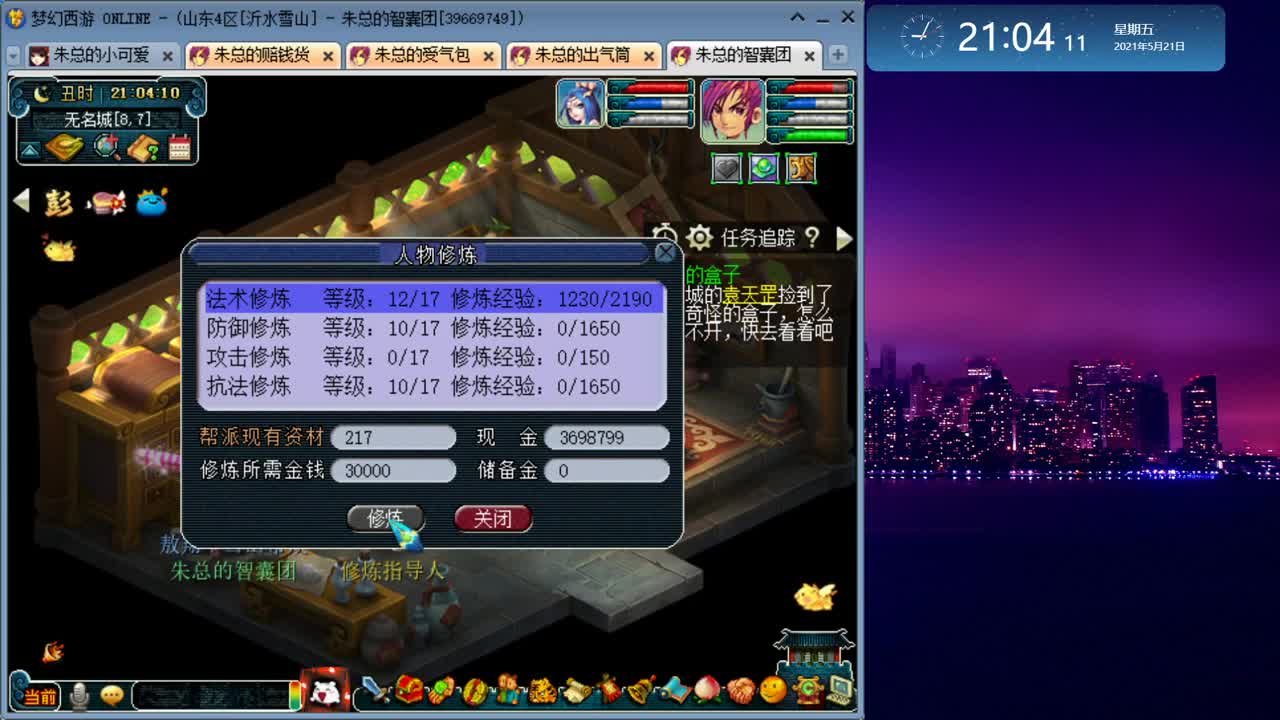Expand the task tracker with the right arrow
The width and height of the screenshot is (1280, 720).
(845, 238)
